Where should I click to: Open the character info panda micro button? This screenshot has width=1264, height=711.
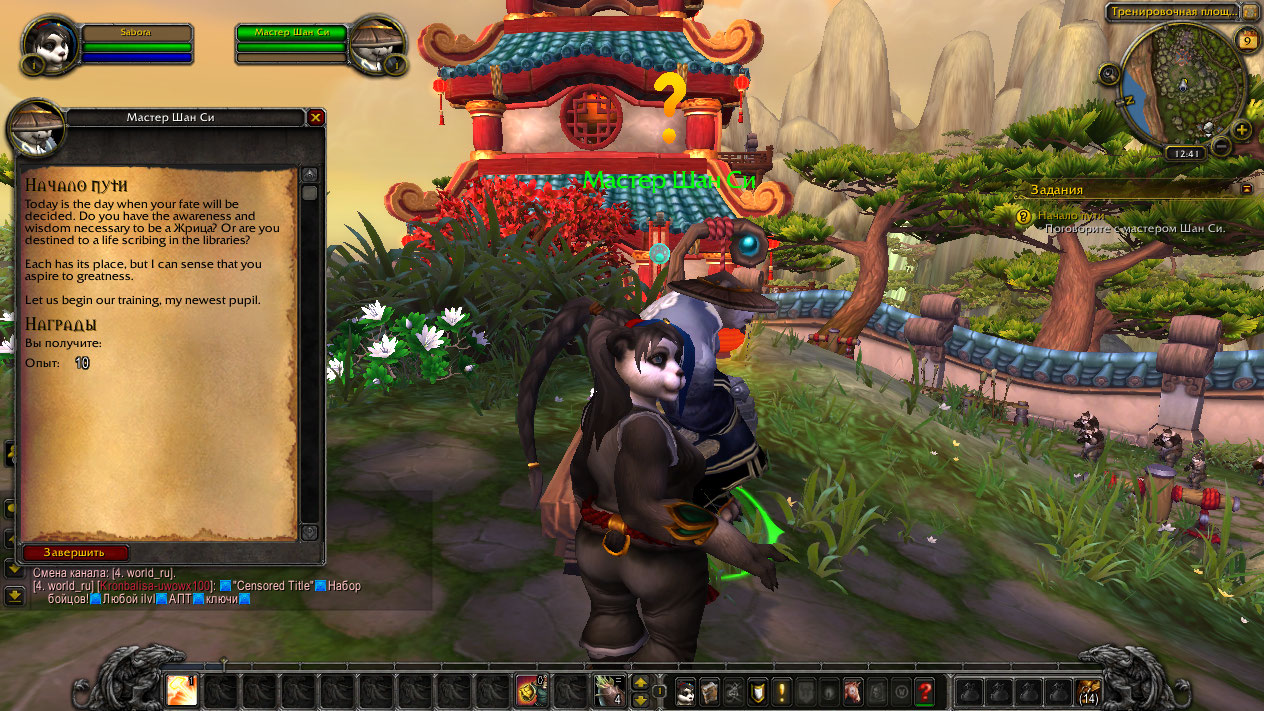(685, 691)
